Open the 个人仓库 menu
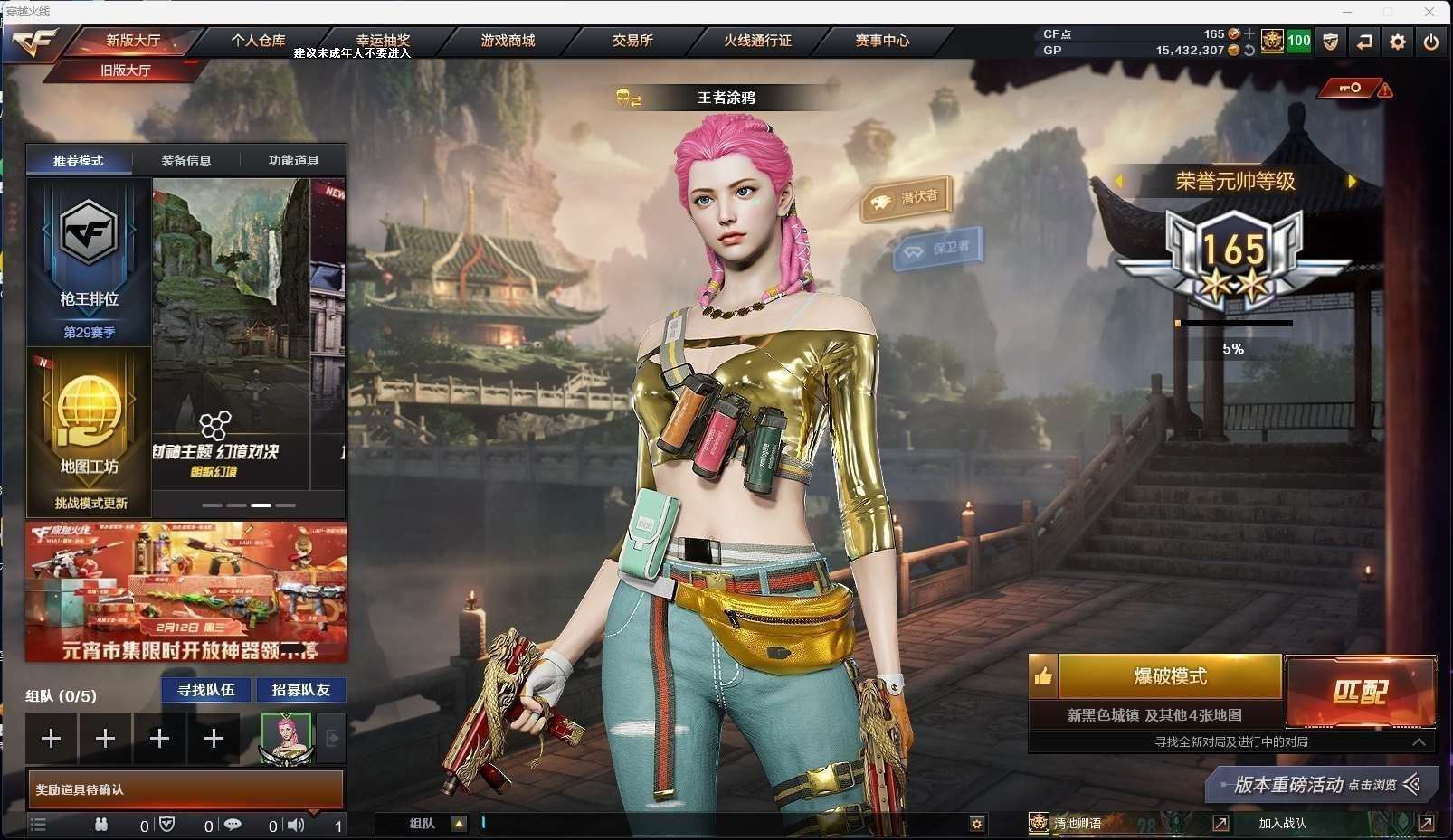This screenshot has height=840, width=1453. tap(258, 41)
